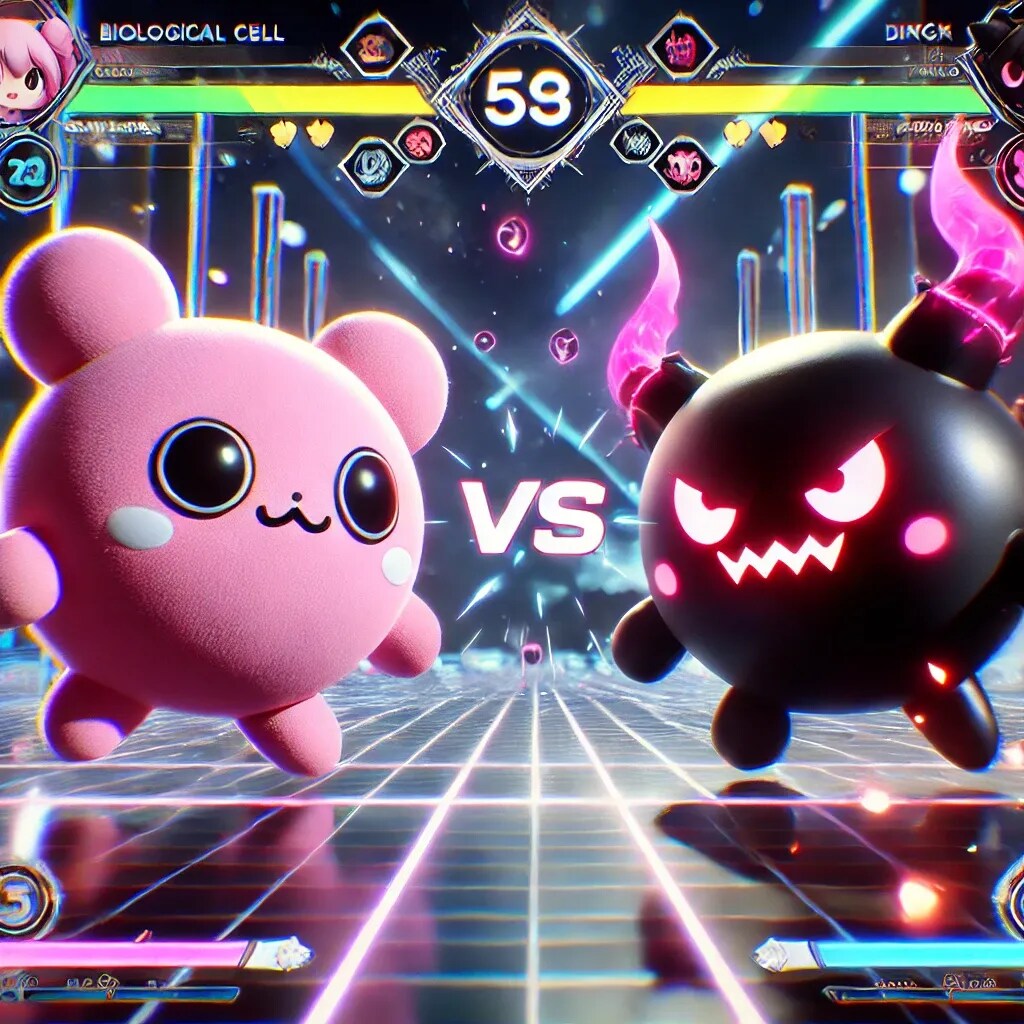Screen dimensions: 1024x1024
Task: Click the blue circular badge under the girl portrait
Action: click(x=26, y=172)
